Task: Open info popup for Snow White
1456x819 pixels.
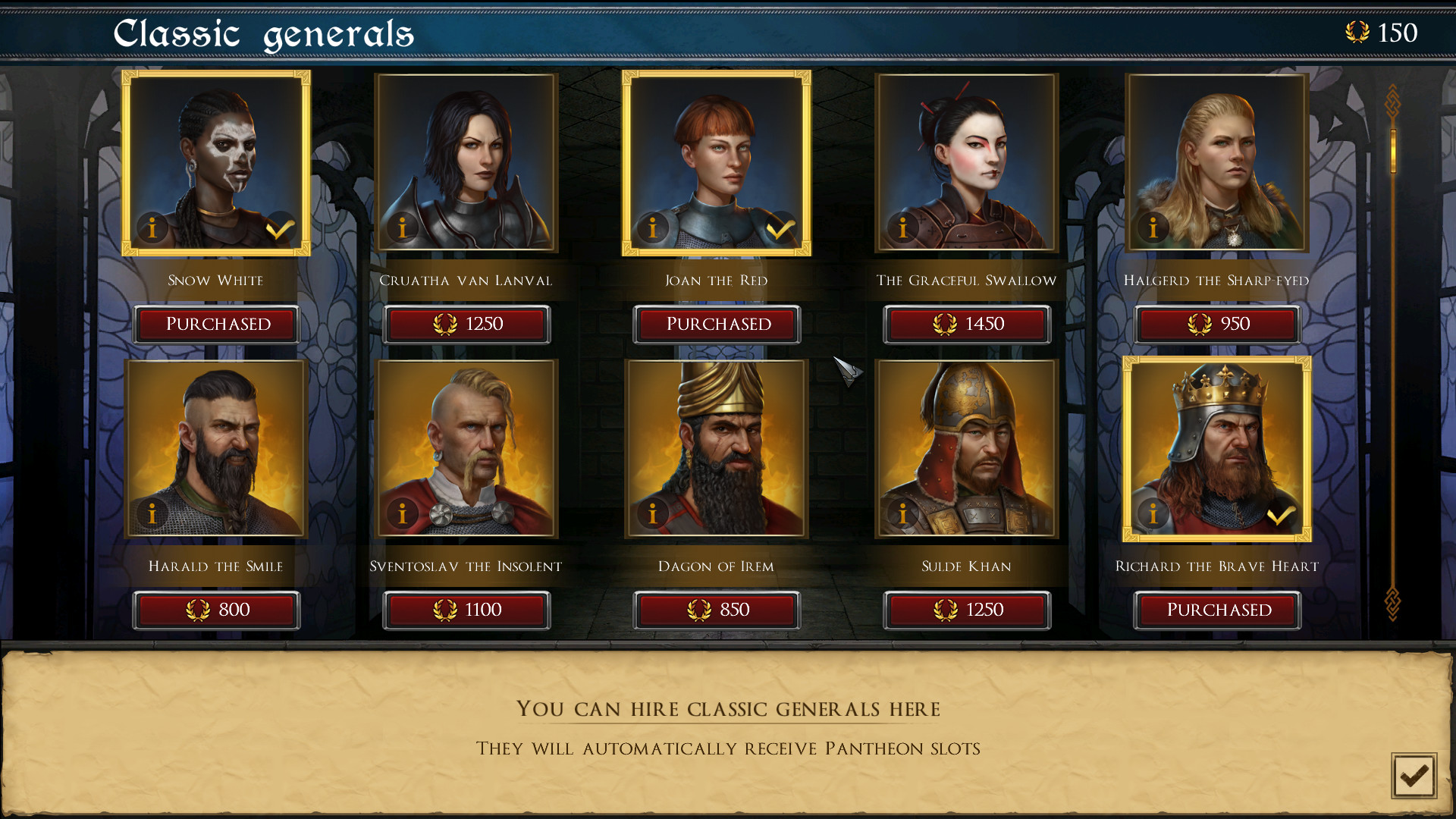Action: [x=152, y=227]
